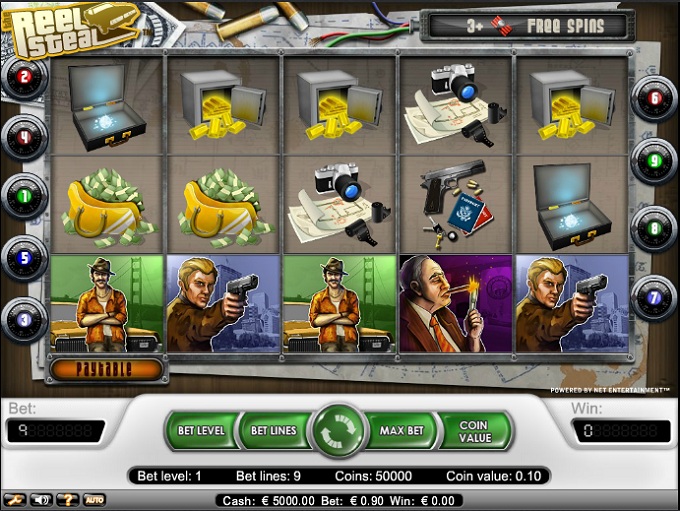Screen dimensions: 680x511
Task: Increase the Bet Level
Action: 200,431
